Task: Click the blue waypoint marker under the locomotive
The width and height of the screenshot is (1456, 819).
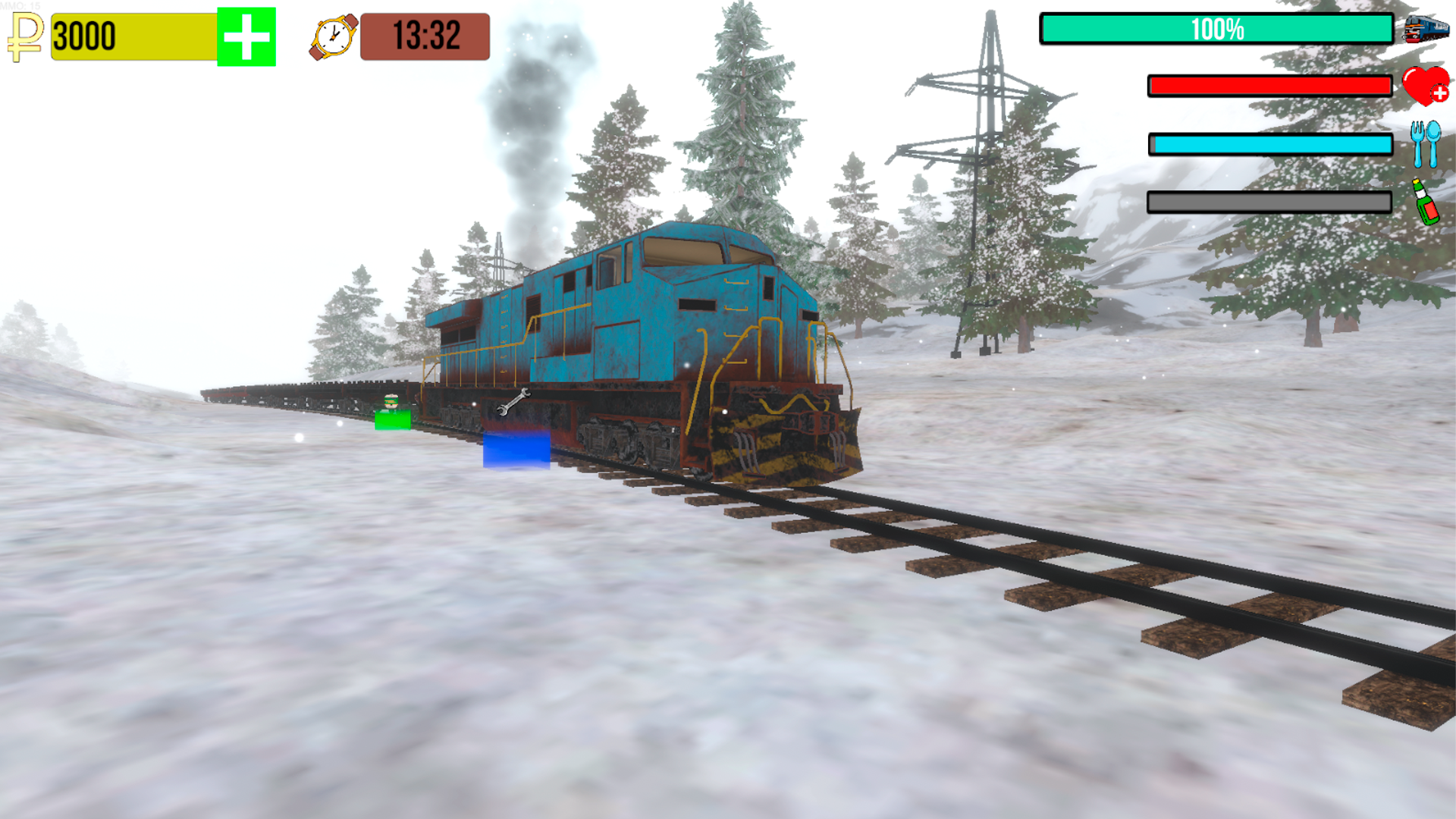Action: [x=516, y=450]
